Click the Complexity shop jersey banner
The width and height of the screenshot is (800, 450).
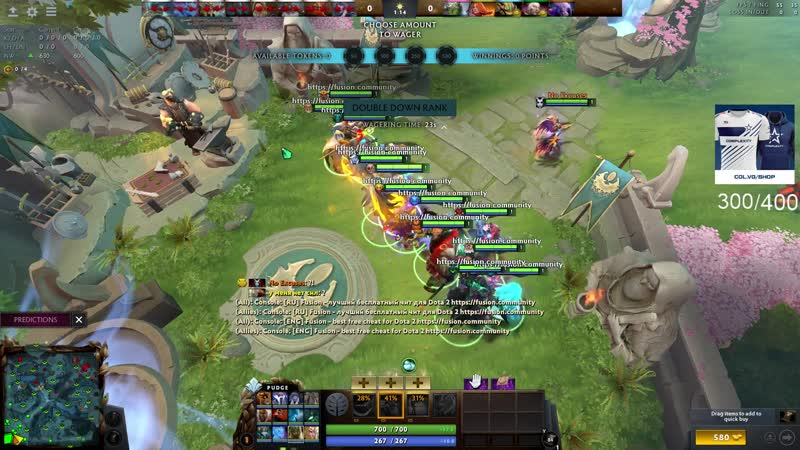point(754,144)
